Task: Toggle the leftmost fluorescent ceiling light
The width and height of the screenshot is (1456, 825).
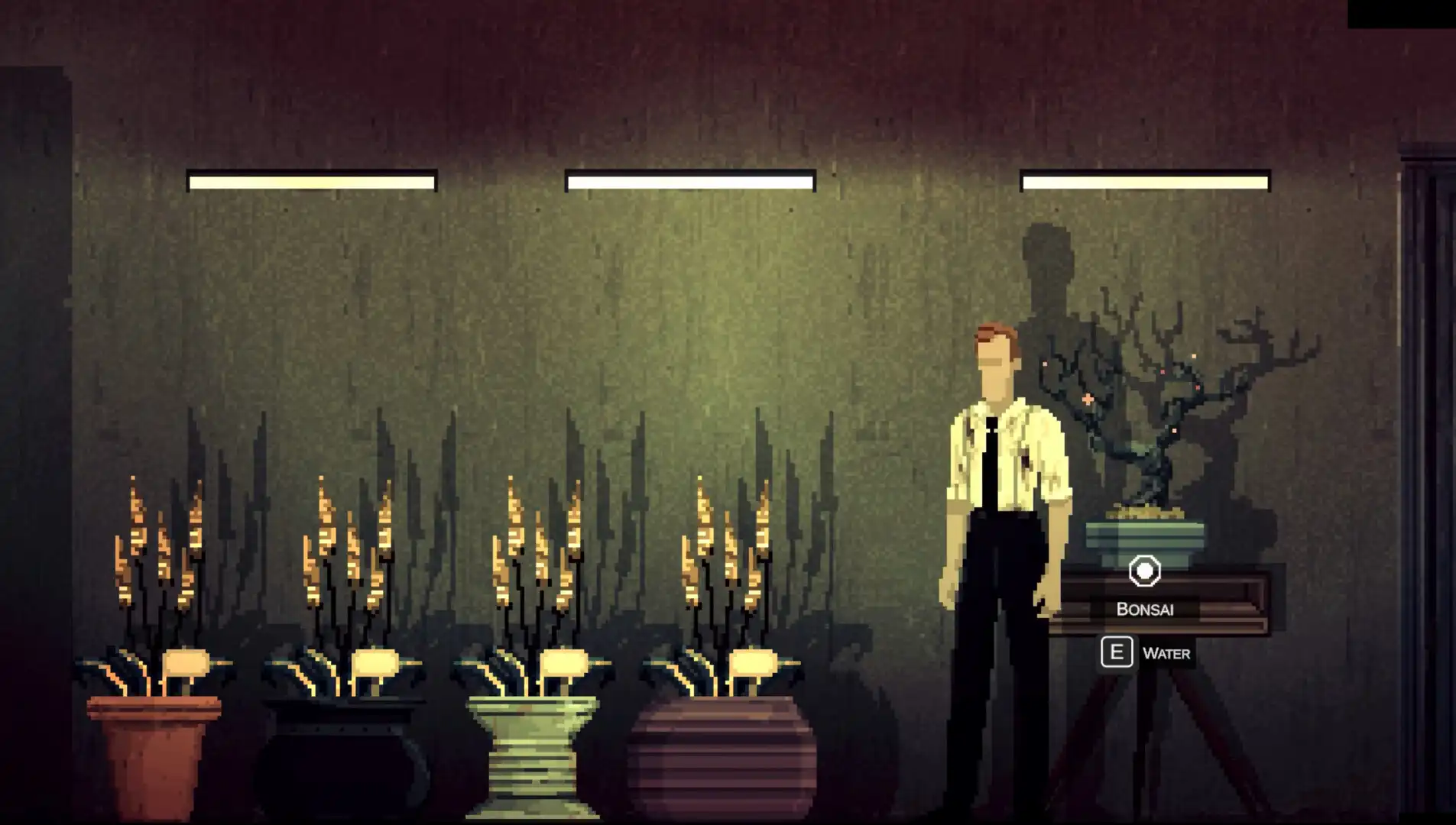Action: (x=311, y=182)
